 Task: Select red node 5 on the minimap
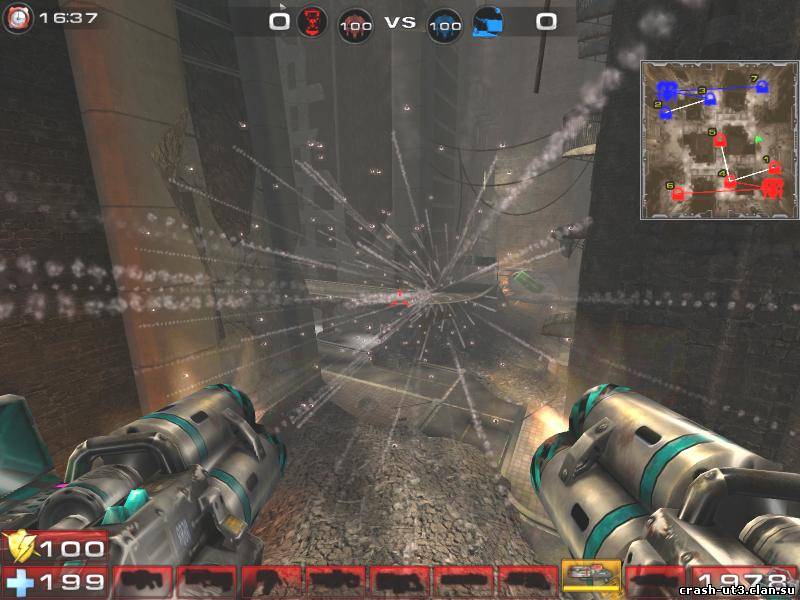point(718,141)
